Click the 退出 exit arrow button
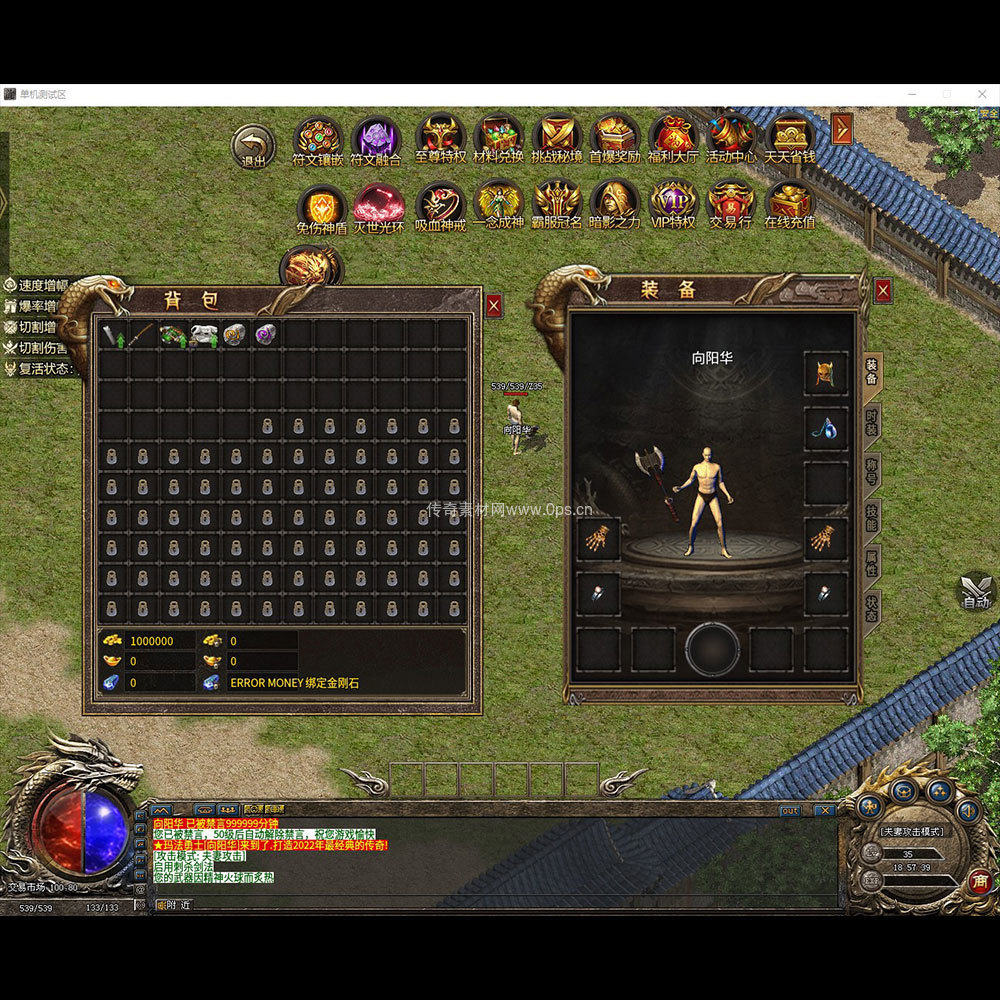 pyautogui.click(x=253, y=145)
